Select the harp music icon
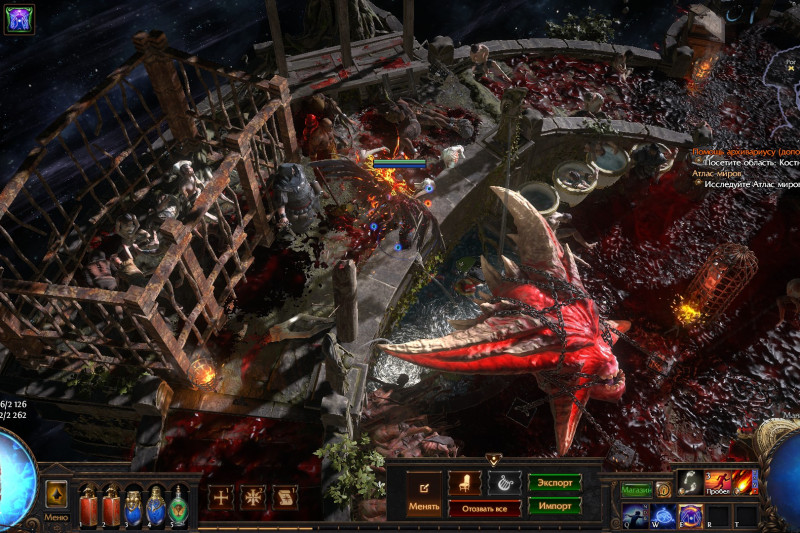The image size is (800, 533). 504,483
